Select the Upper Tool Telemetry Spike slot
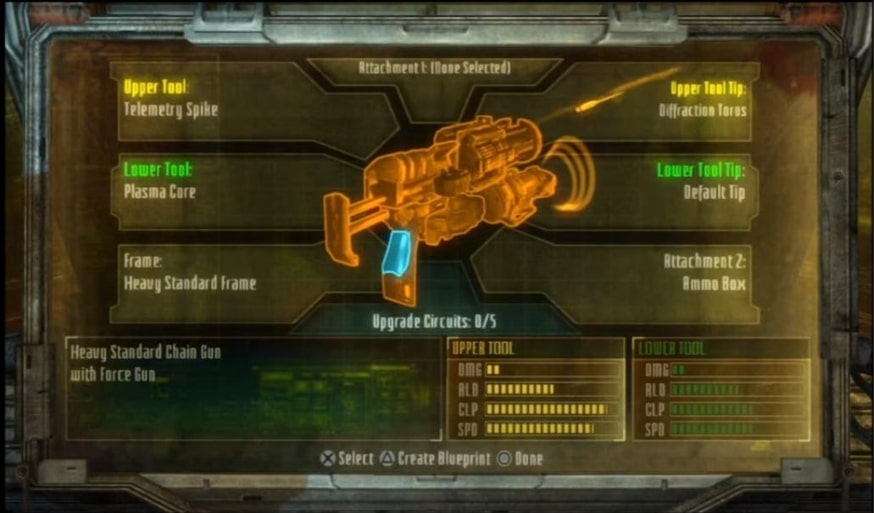The width and height of the screenshot is (874, 513). (200, 98)
